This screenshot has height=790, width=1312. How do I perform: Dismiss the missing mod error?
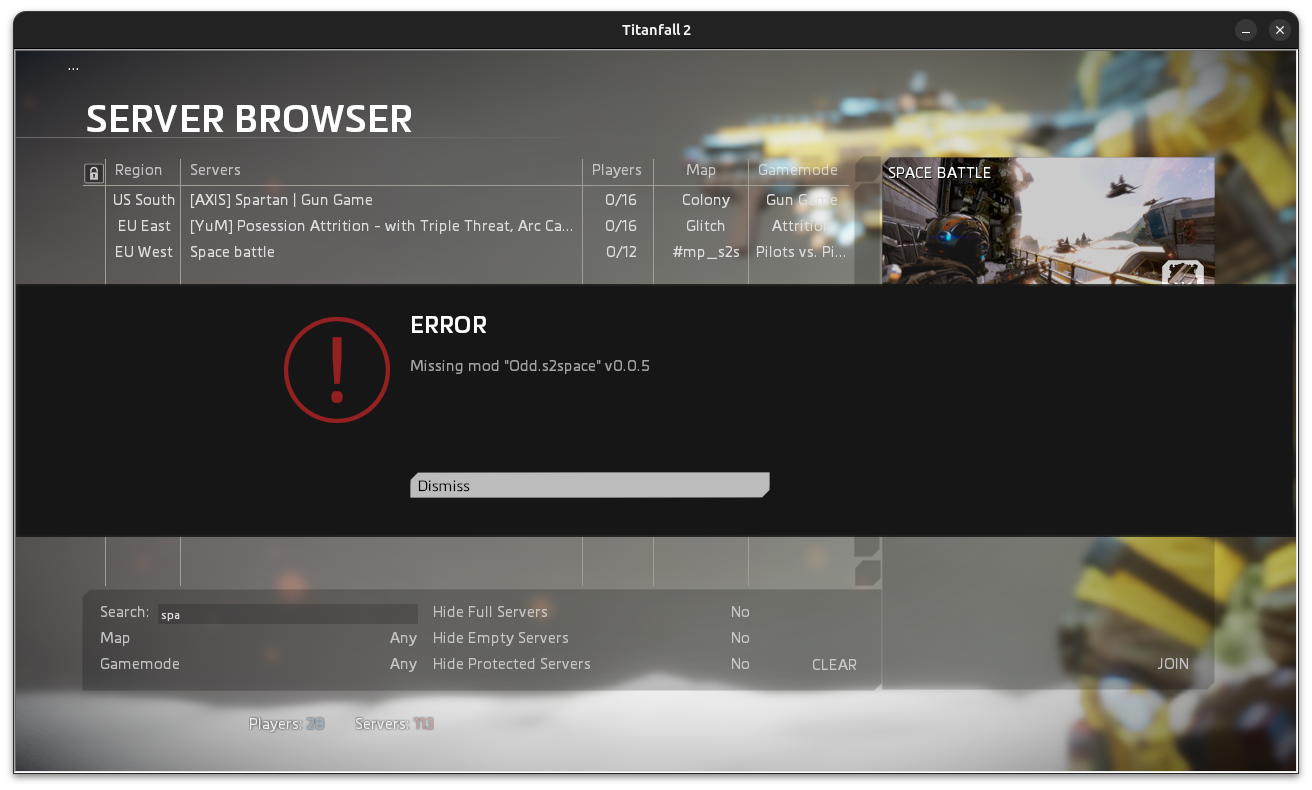(589, 485)
